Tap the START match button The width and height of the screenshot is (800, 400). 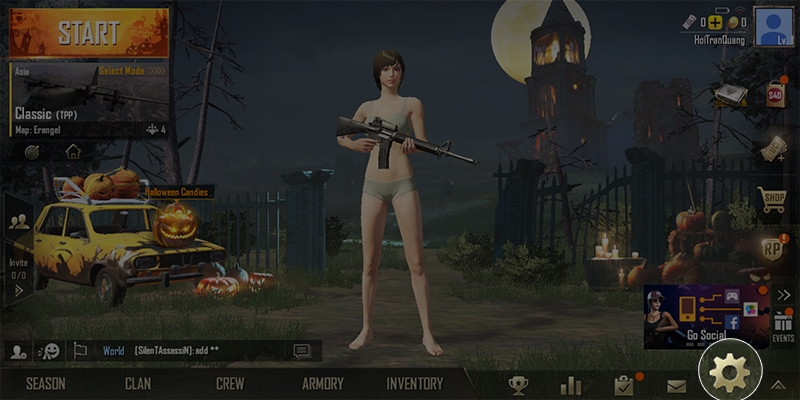(x=90, y=31)
